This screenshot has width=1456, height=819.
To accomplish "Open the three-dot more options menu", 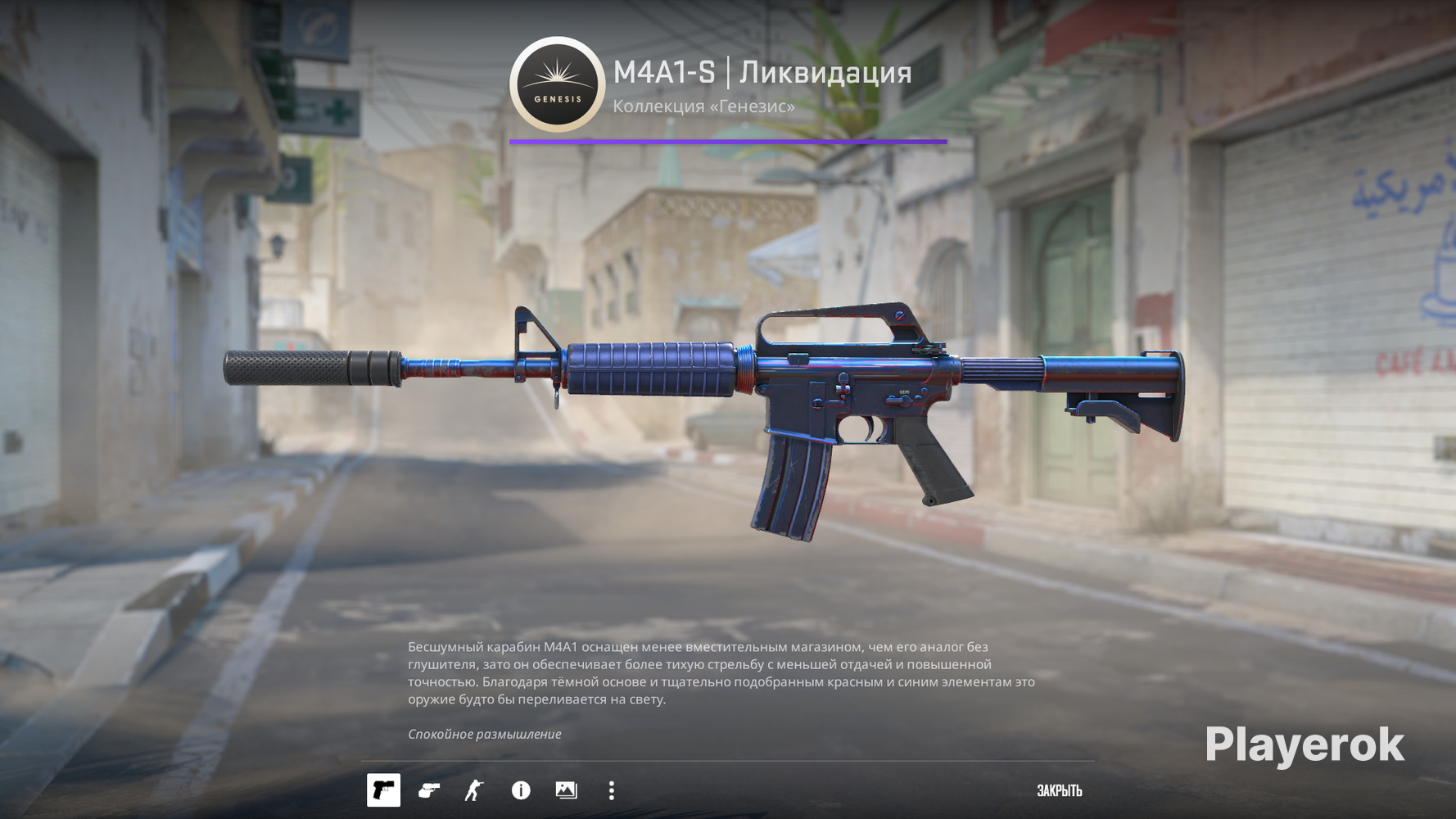I will pos(612,790).
